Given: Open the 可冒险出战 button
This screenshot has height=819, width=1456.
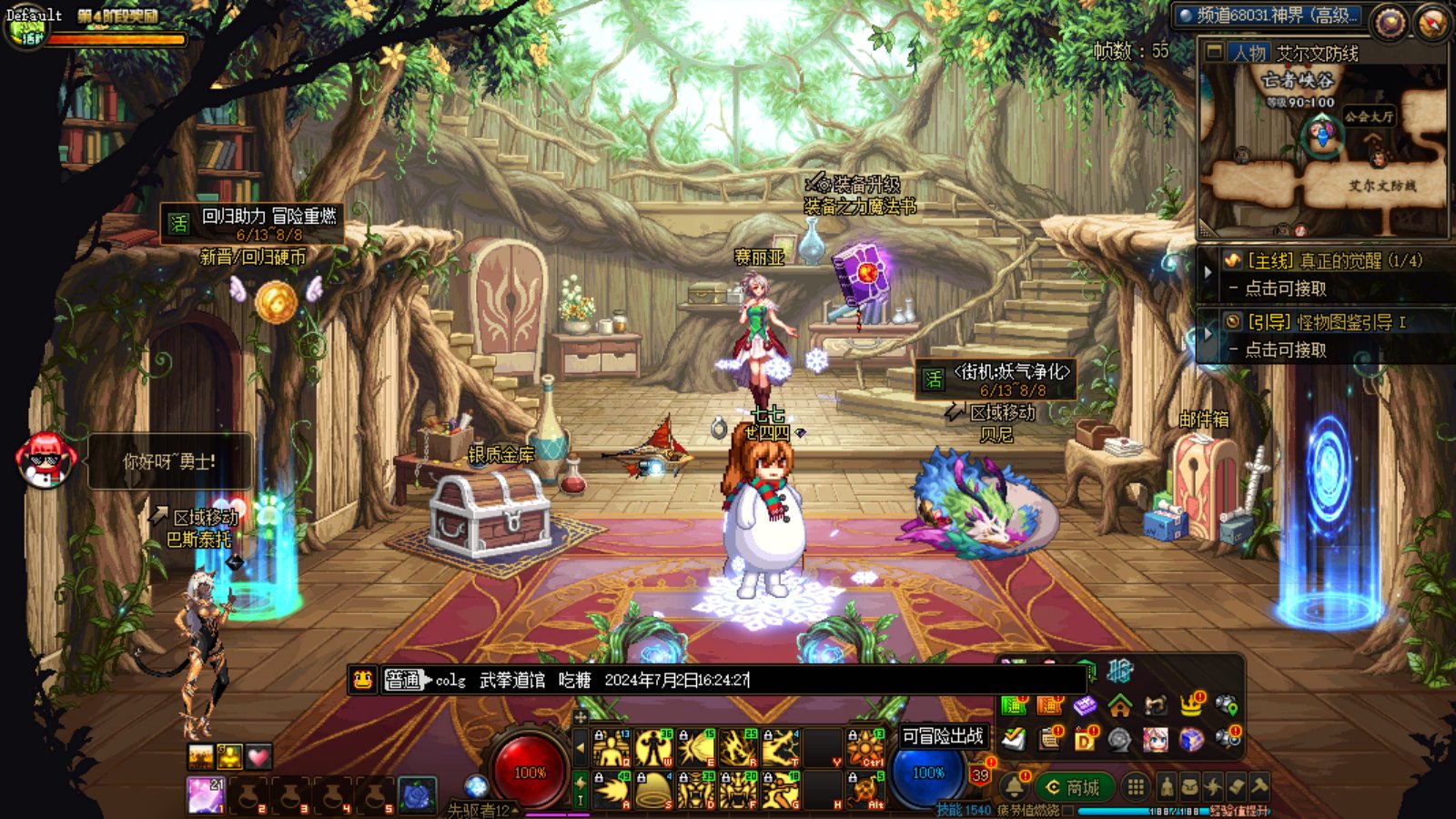Looking at the screenshot, I should click(x=942, y=735).
